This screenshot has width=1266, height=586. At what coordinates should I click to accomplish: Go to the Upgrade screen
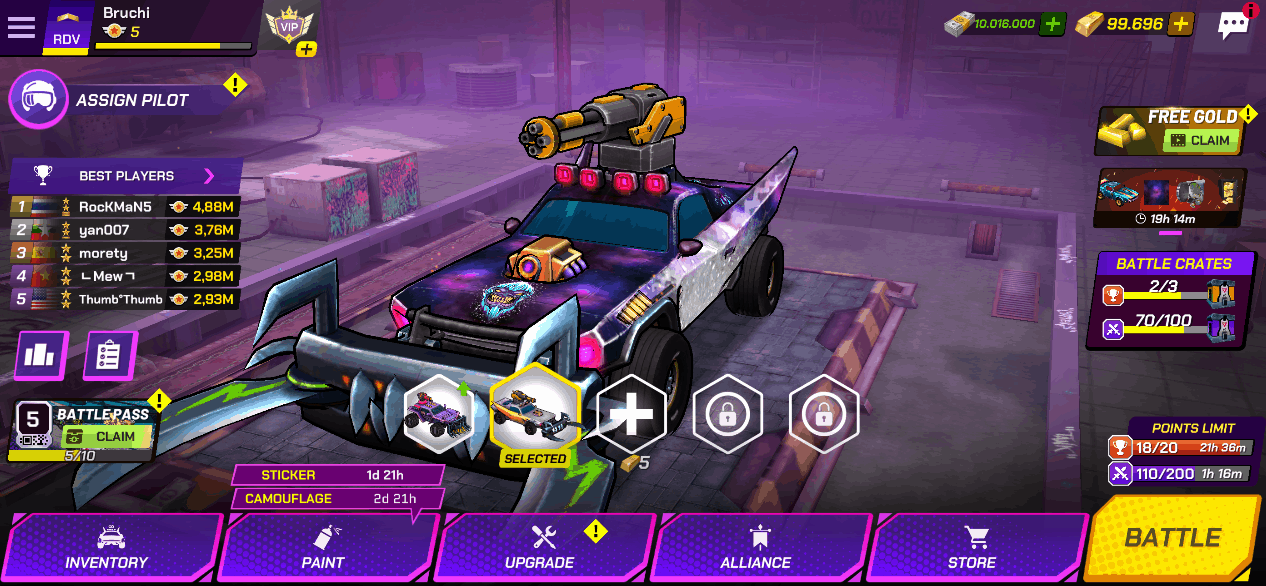point(540,548)
